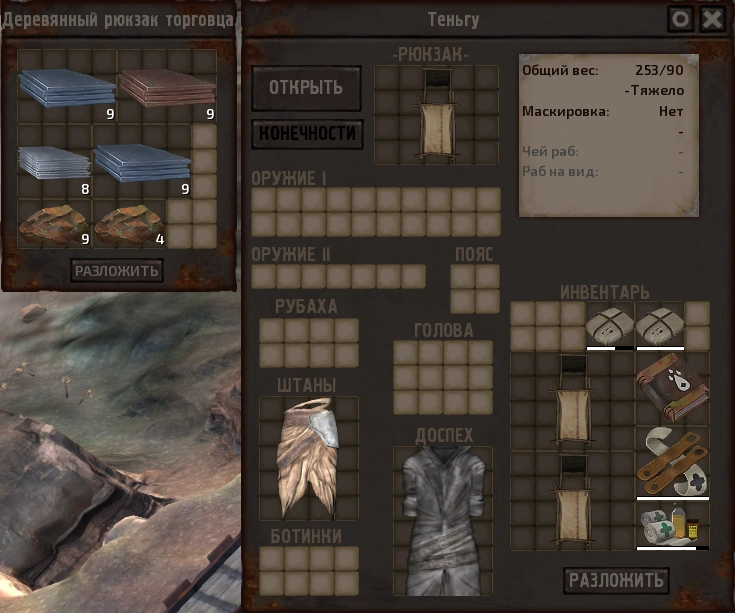Select the equipped backpack in the РЮКЗАК slot

[436, 114]
